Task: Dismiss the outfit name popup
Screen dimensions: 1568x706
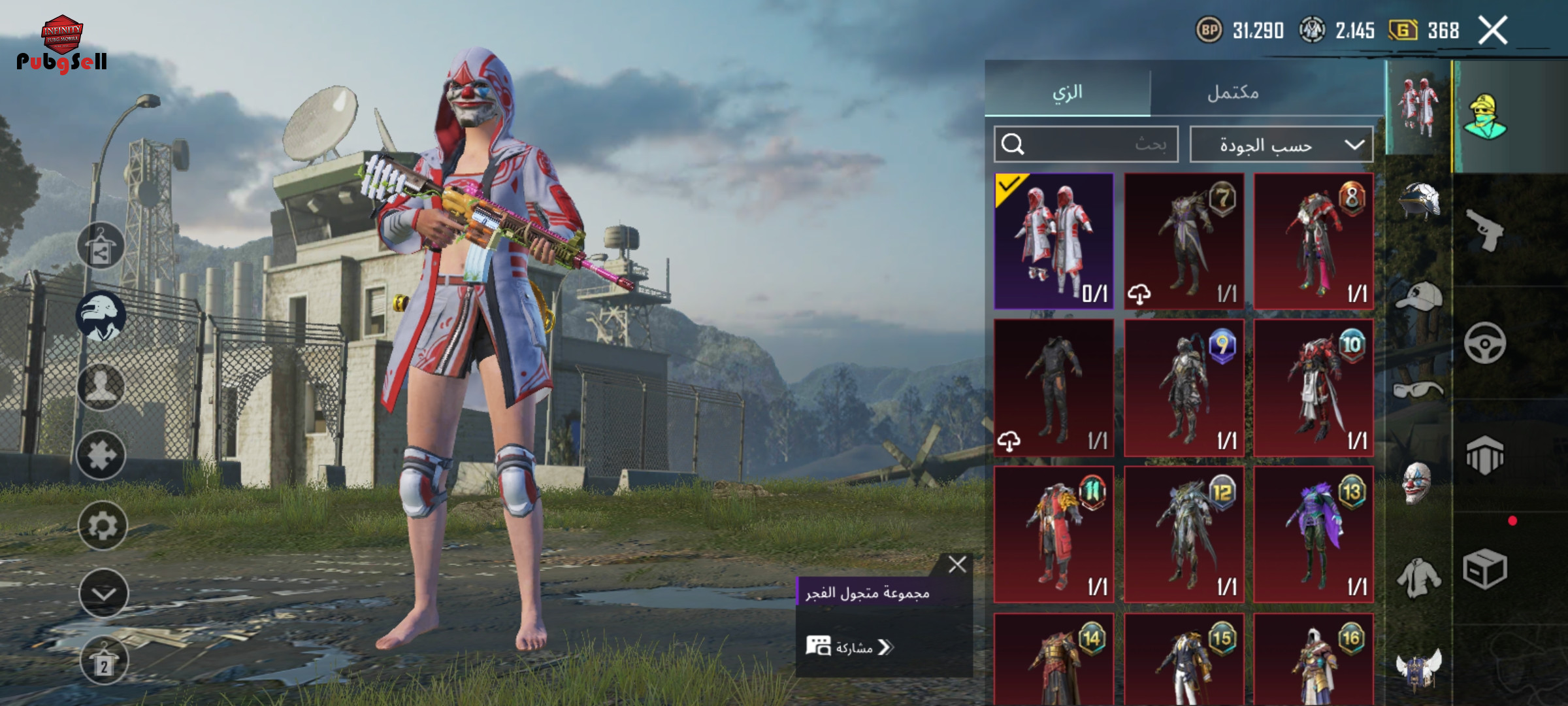Action: click(x=957, y=564)
